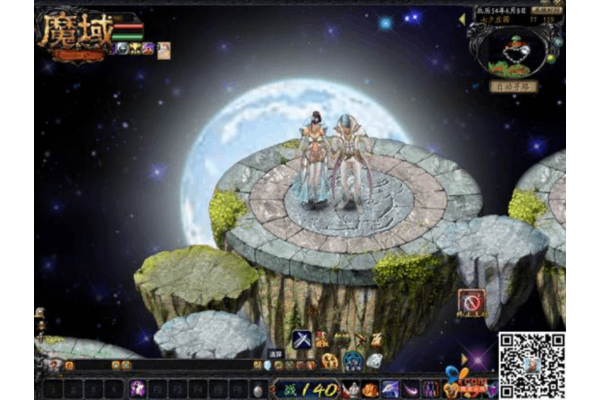The width and height of the screenshot is (600, 400).
Task: Click the yellow orb beside the minimap
Action: pyautogui.click(x=550, y=58)
